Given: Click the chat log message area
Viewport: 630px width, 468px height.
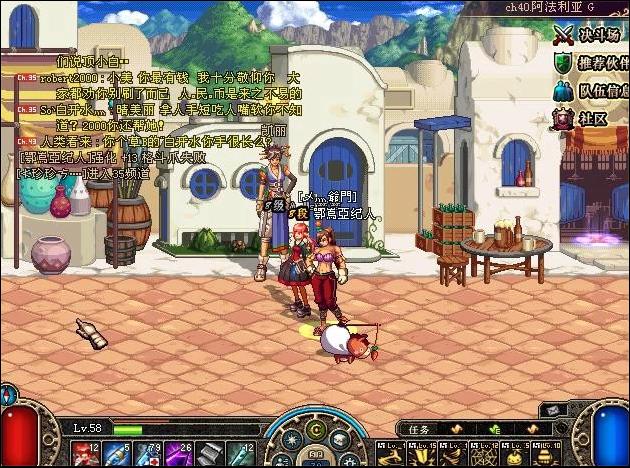Looking at the screenshot, I should pyautogui.click(x=150, y=110).
